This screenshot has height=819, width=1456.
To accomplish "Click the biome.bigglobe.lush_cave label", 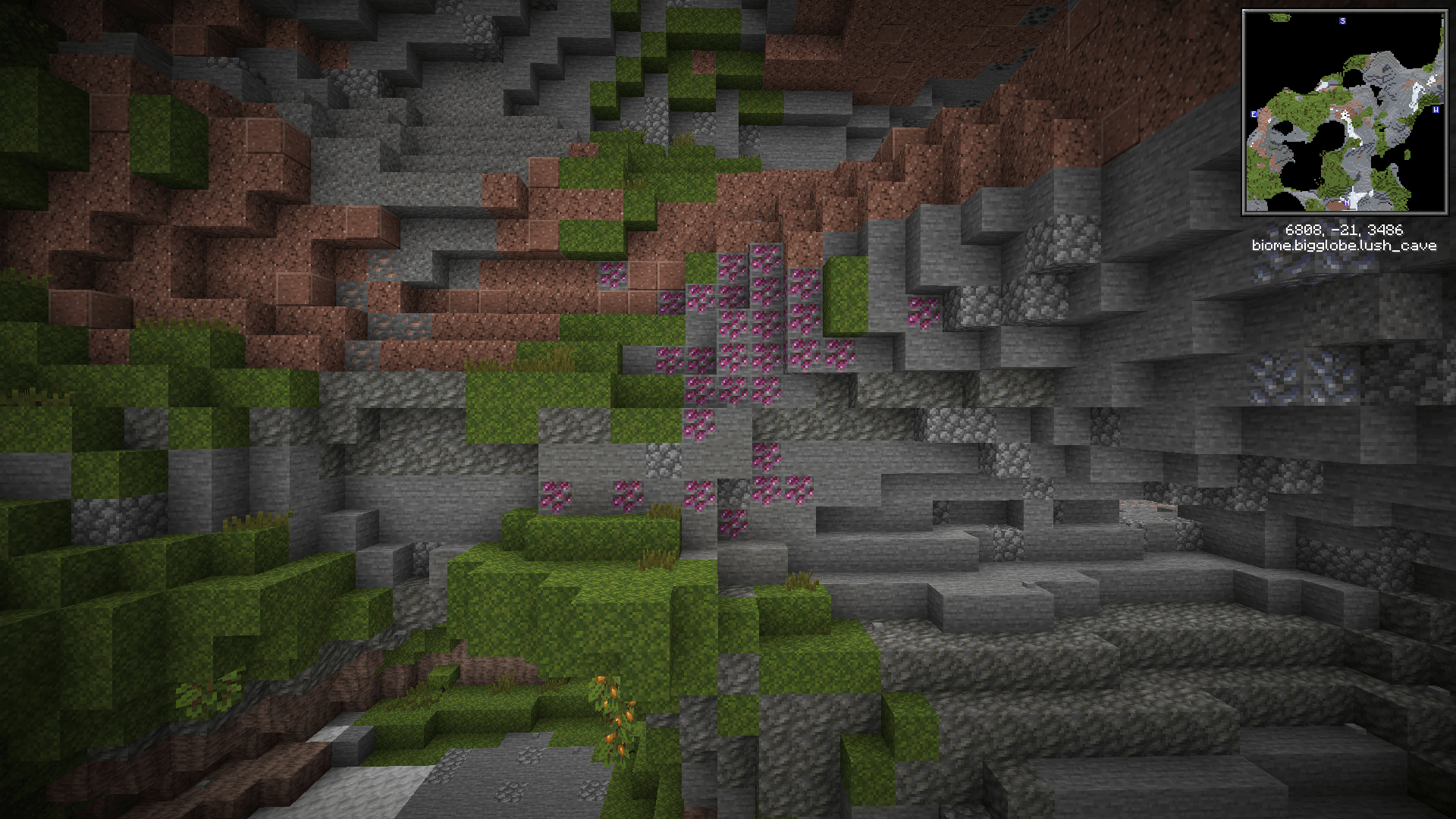I will tap(1345, 245).
